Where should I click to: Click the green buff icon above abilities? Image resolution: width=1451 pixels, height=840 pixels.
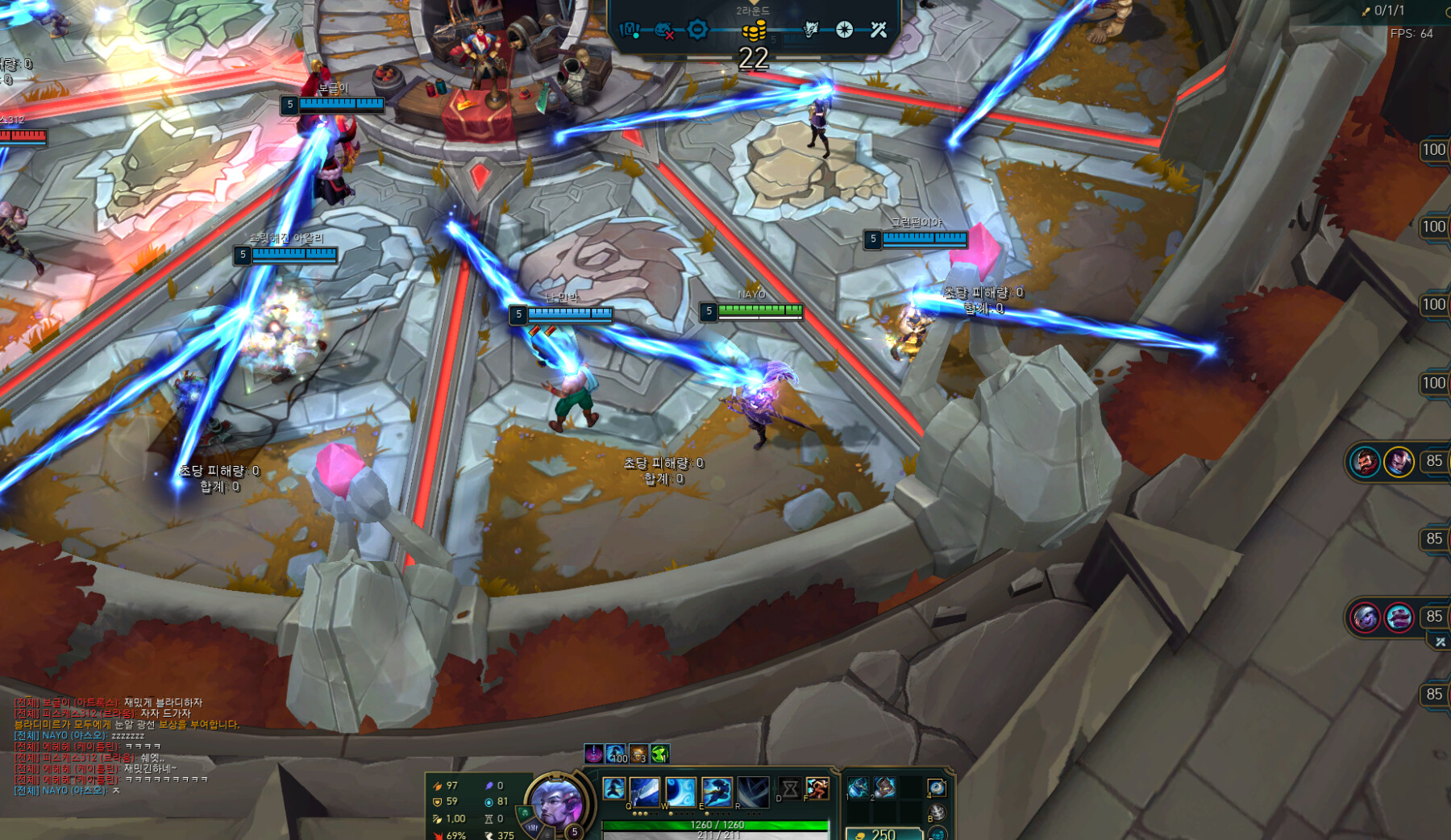tap(660, 754)
